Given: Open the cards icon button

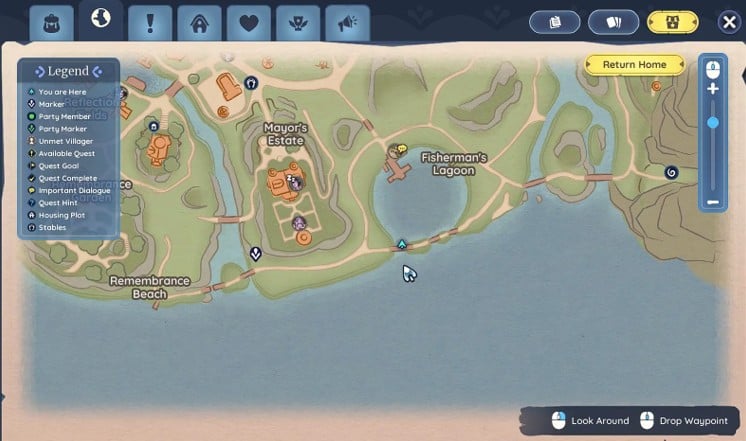Looking at the screenshot, I should [613, 22].
